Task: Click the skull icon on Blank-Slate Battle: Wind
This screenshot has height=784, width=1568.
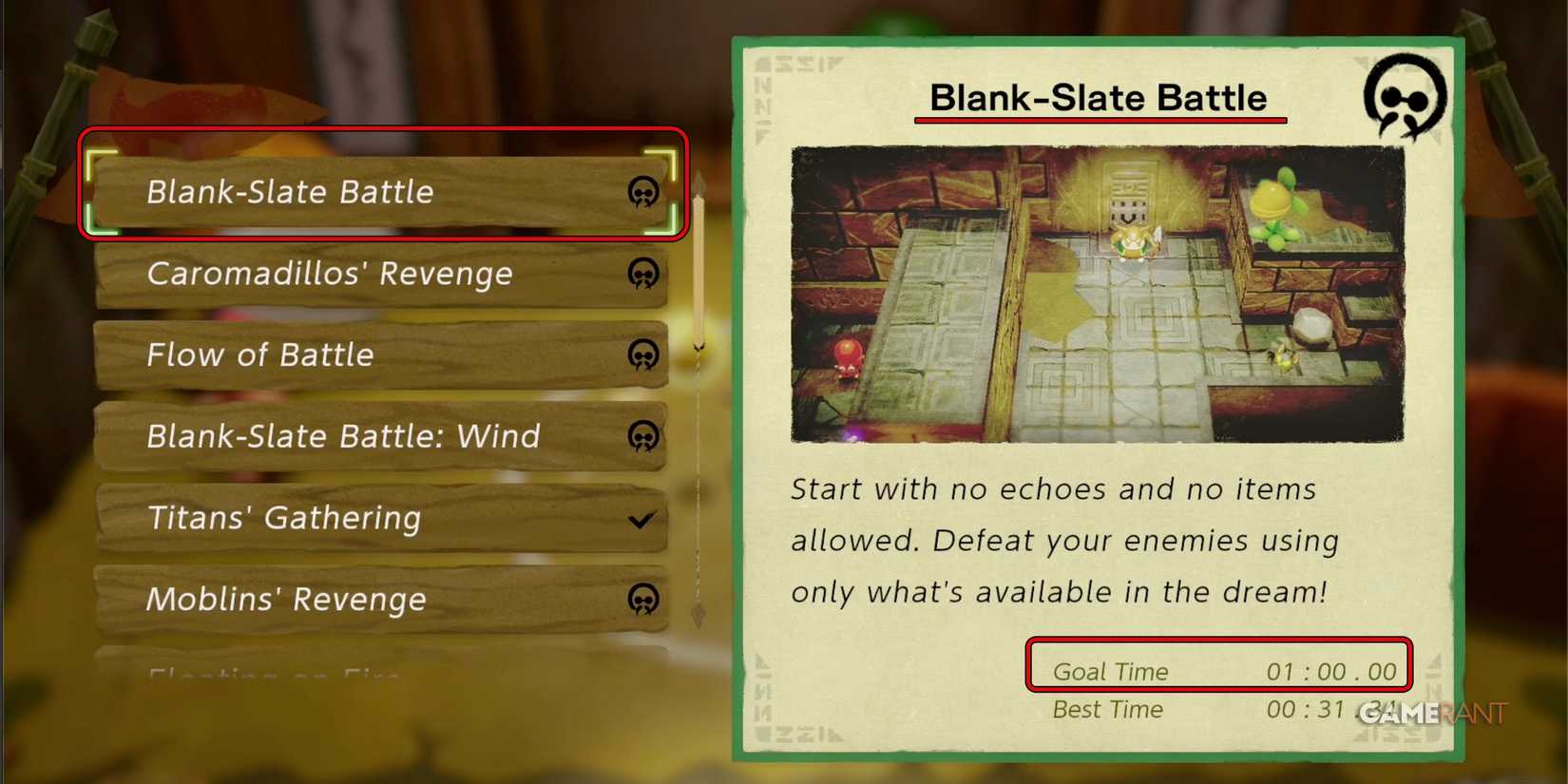Action: coord(643,437)
